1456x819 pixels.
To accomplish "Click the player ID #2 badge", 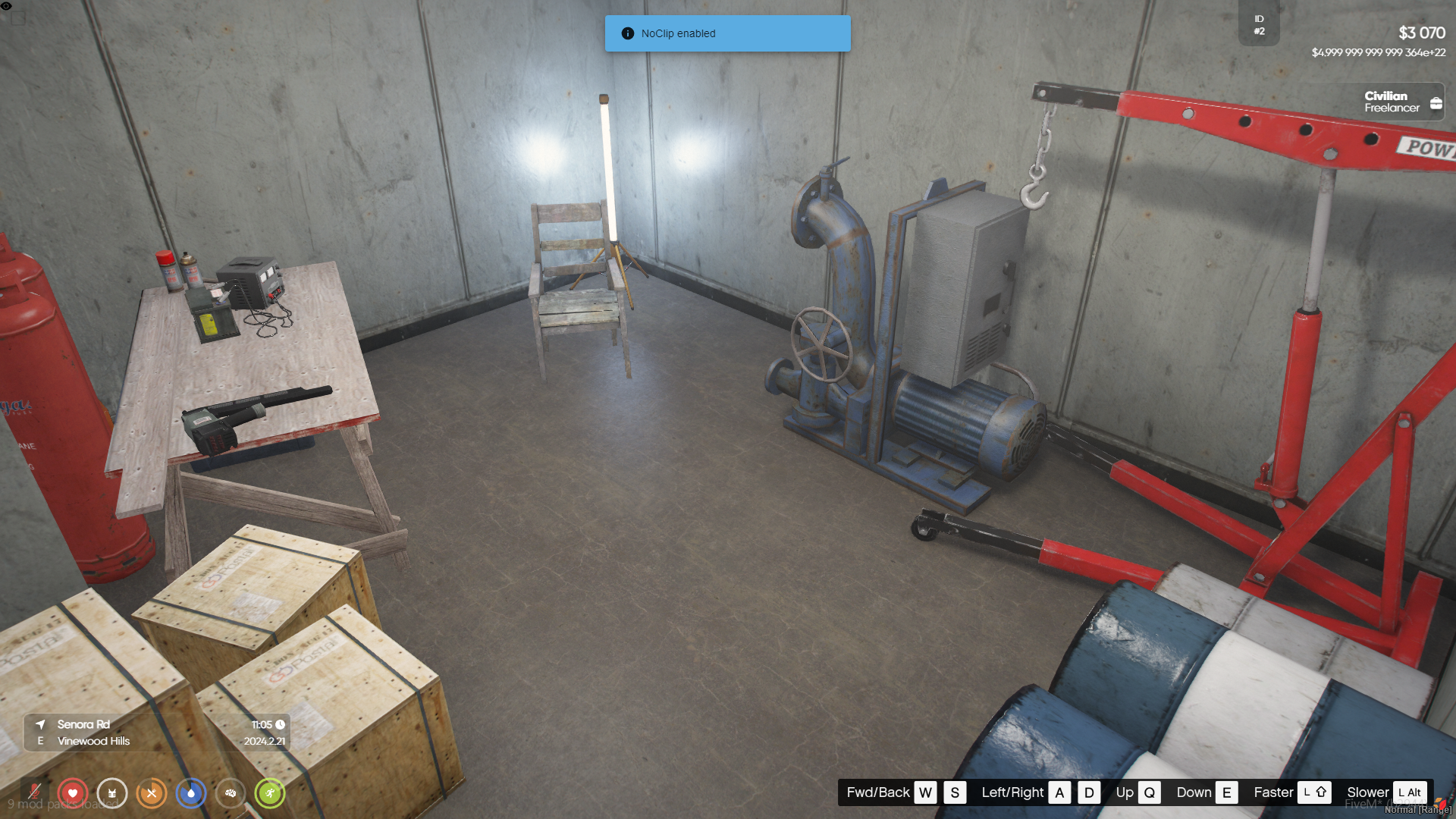I will 1259,25.
